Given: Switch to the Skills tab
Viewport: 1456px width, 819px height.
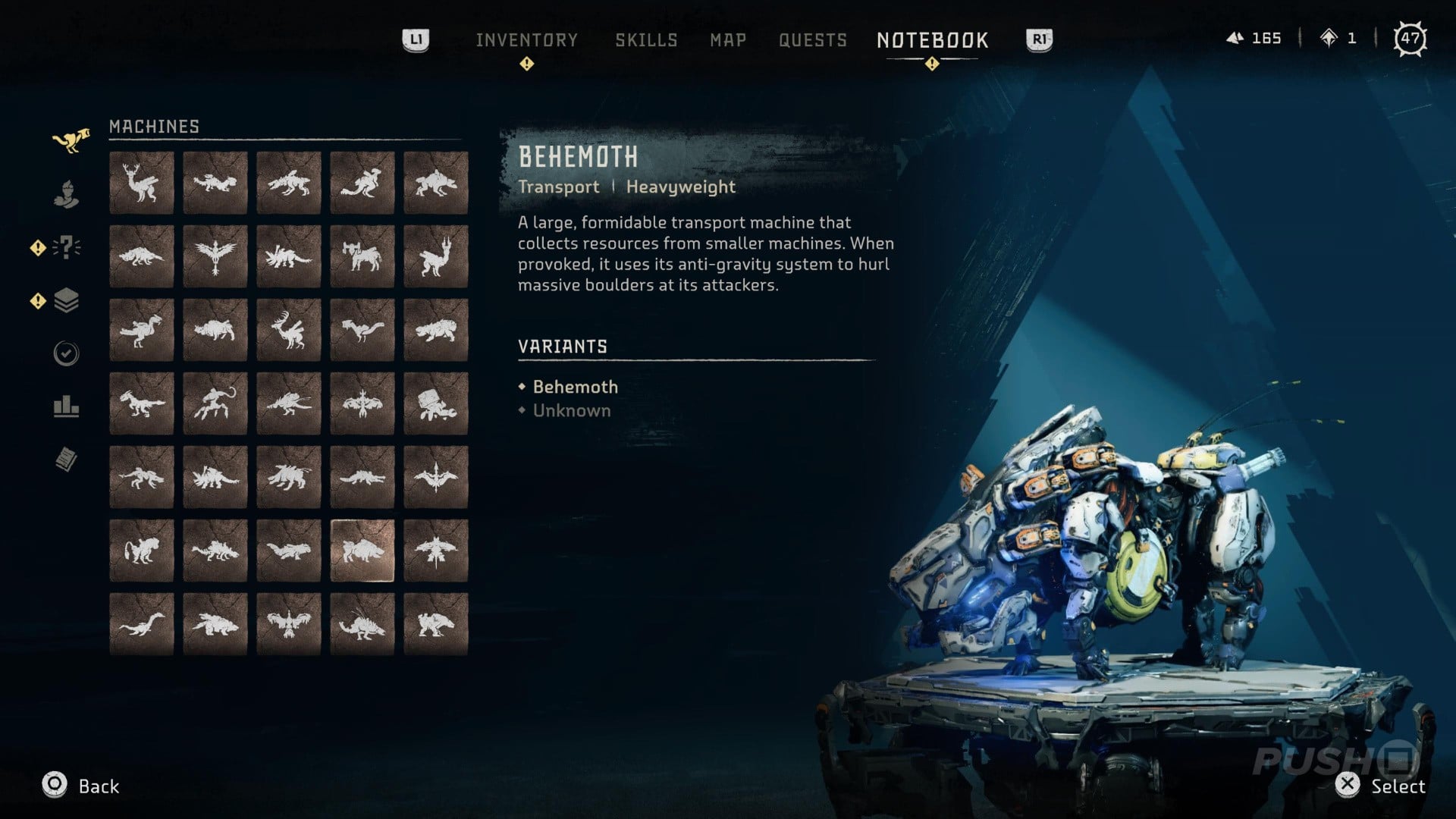Looking at the screenshot, I should 646,39.
